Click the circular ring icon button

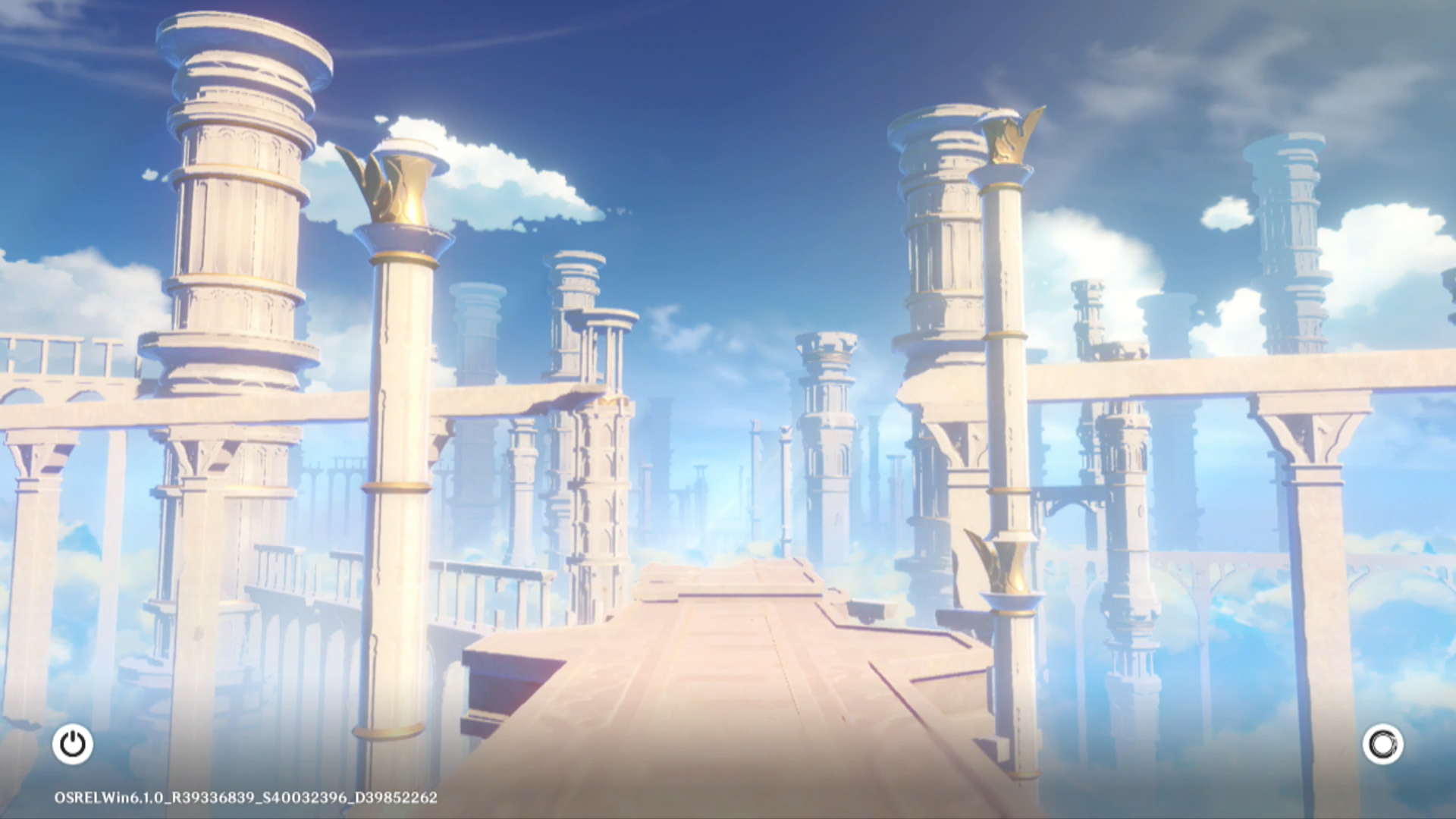[1382, 744]
